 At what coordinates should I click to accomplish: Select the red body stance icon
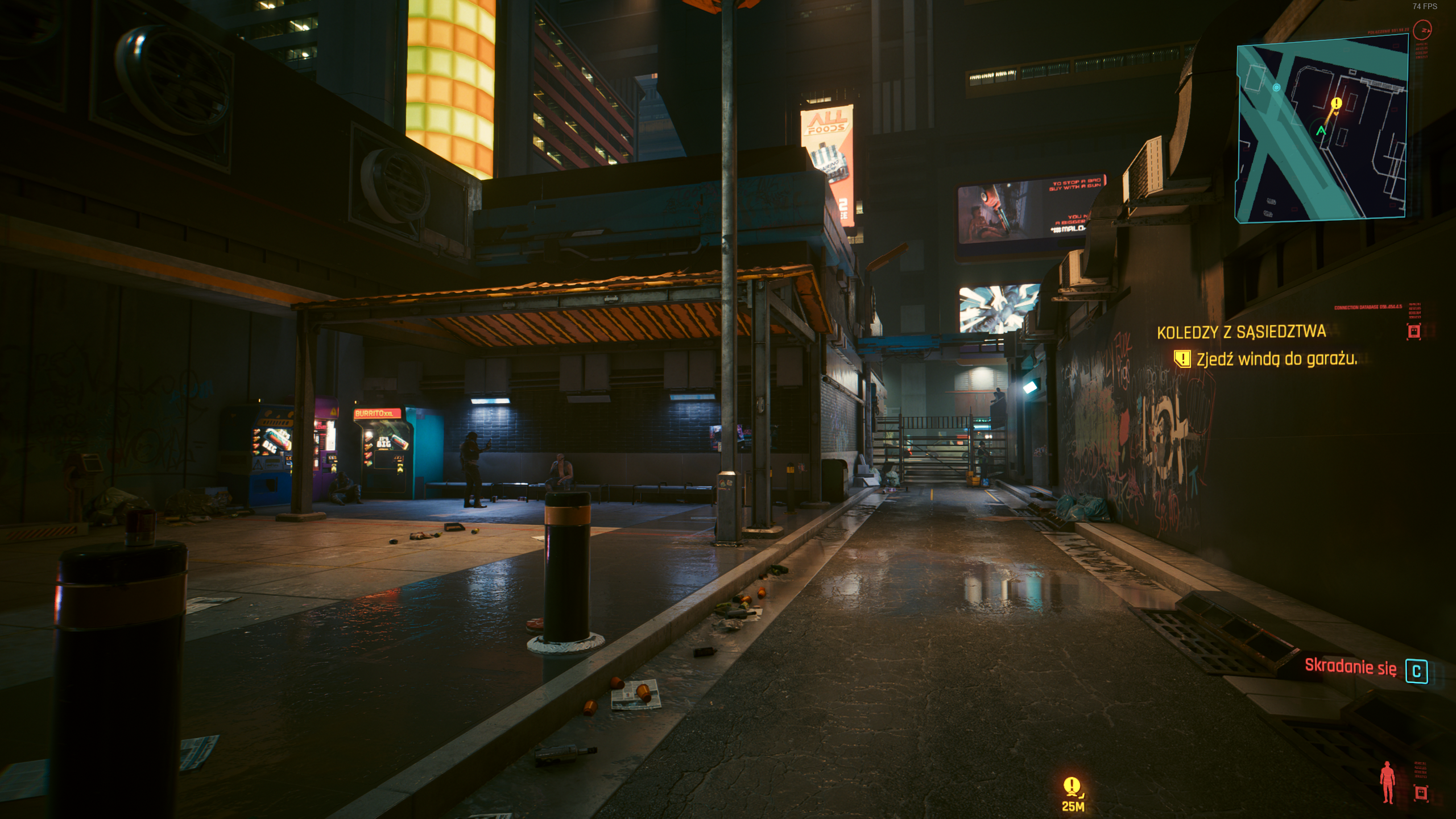pos(1388,782)
